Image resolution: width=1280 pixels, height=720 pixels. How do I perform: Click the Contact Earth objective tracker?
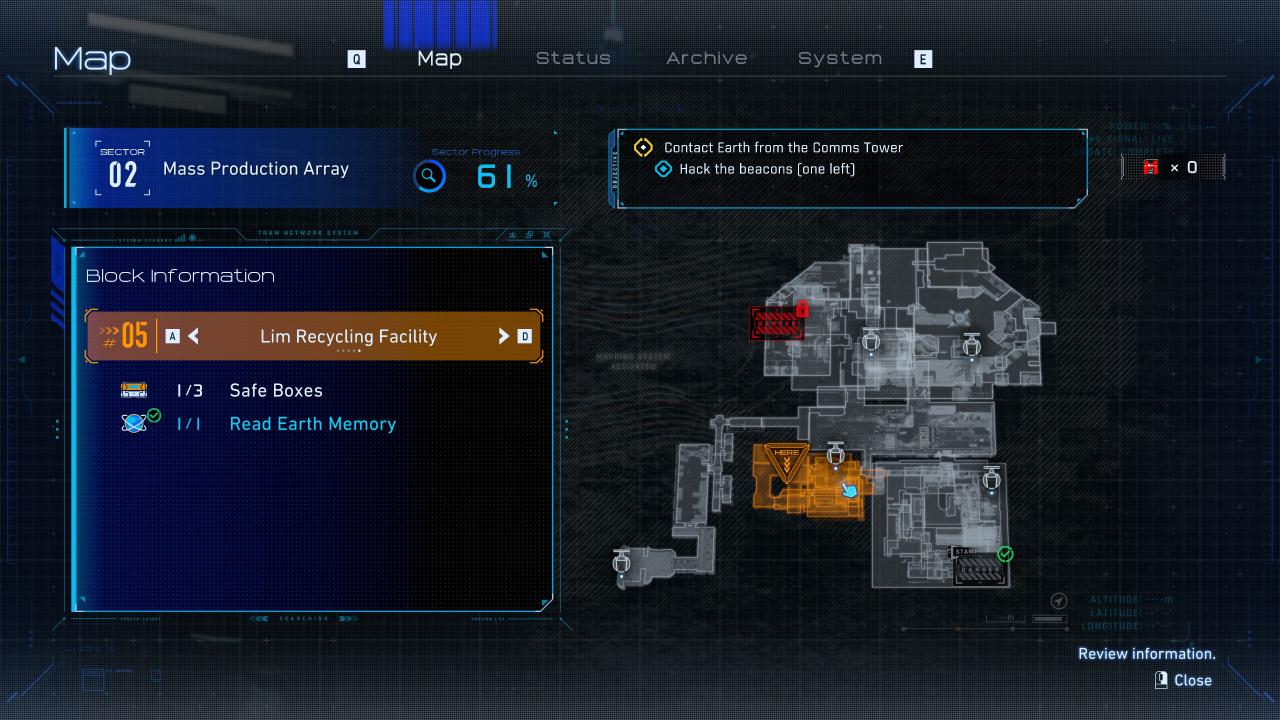783,147
